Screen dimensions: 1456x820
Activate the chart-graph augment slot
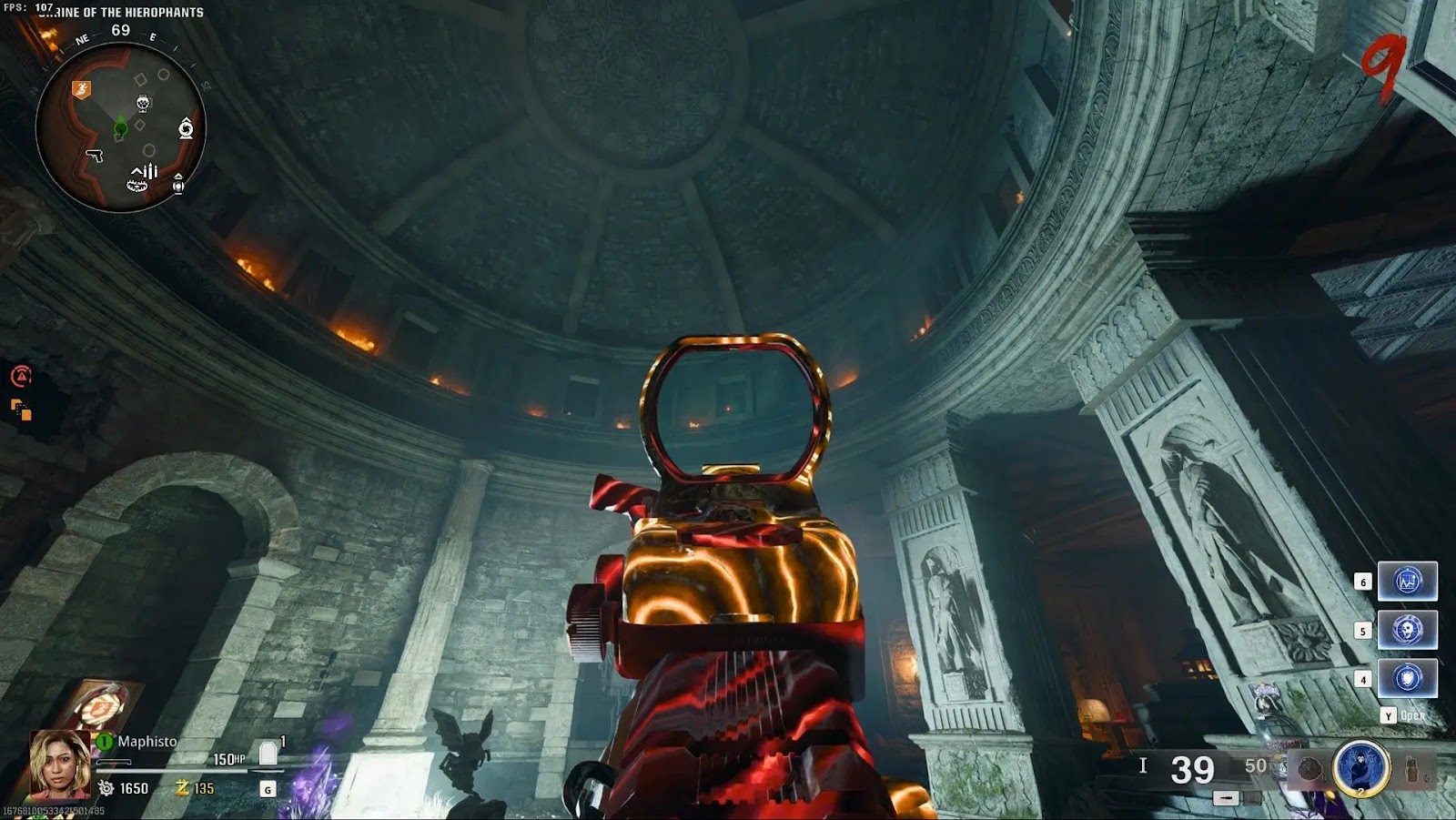(1407, 581)
